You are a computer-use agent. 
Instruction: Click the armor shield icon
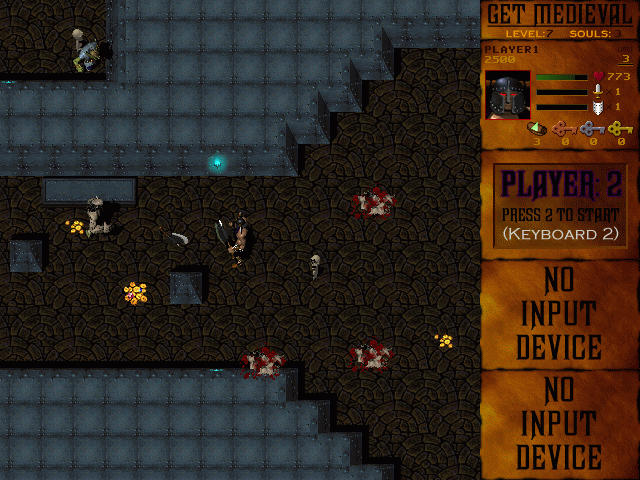(599, 106)
